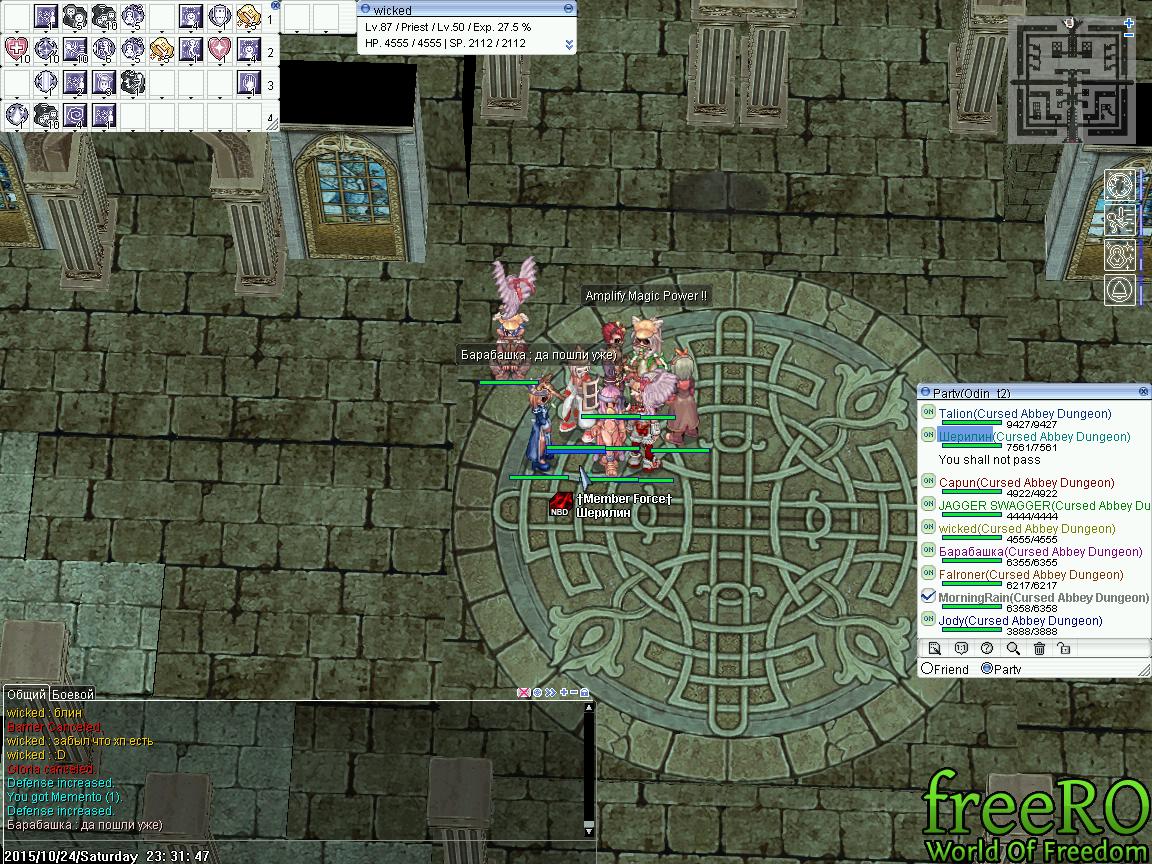
Task: Click the magnifying glass party button
Action: pyautogui.click(x=1013, y=649)
